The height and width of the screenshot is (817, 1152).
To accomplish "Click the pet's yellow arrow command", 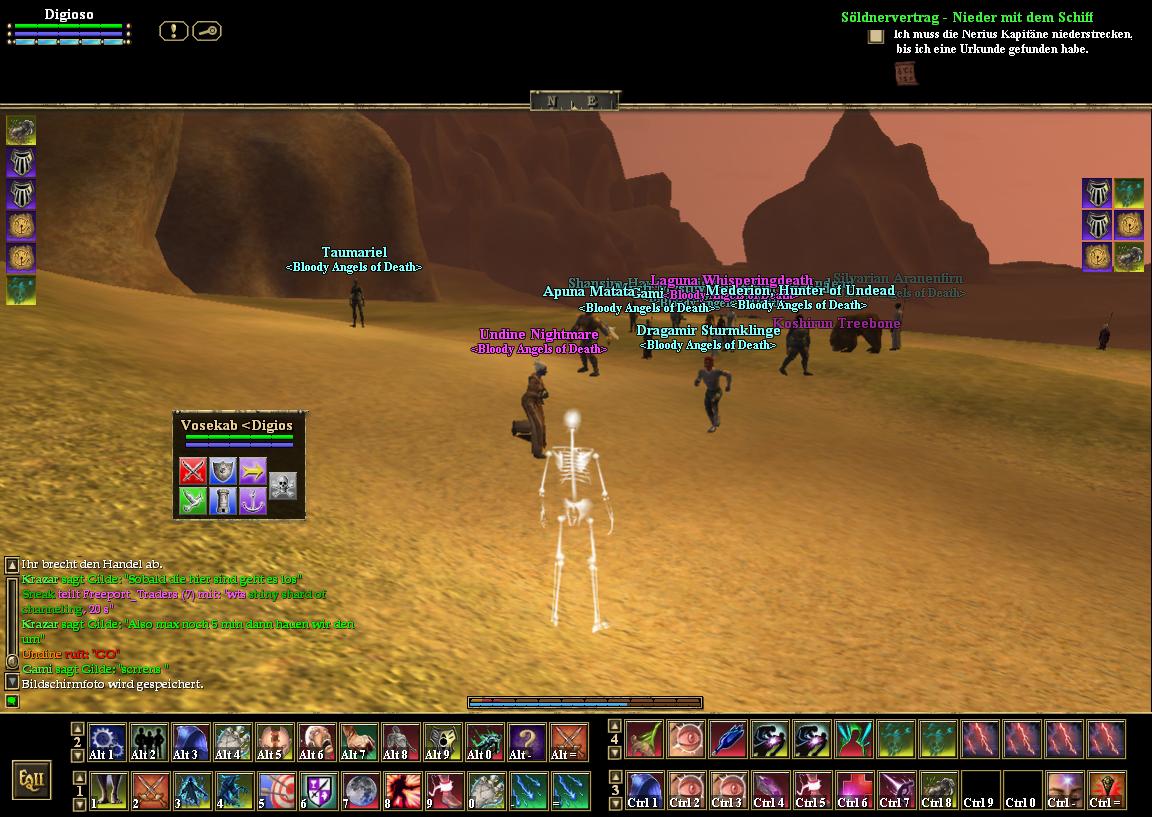I will pyautogui.click(x=252, y=470).
